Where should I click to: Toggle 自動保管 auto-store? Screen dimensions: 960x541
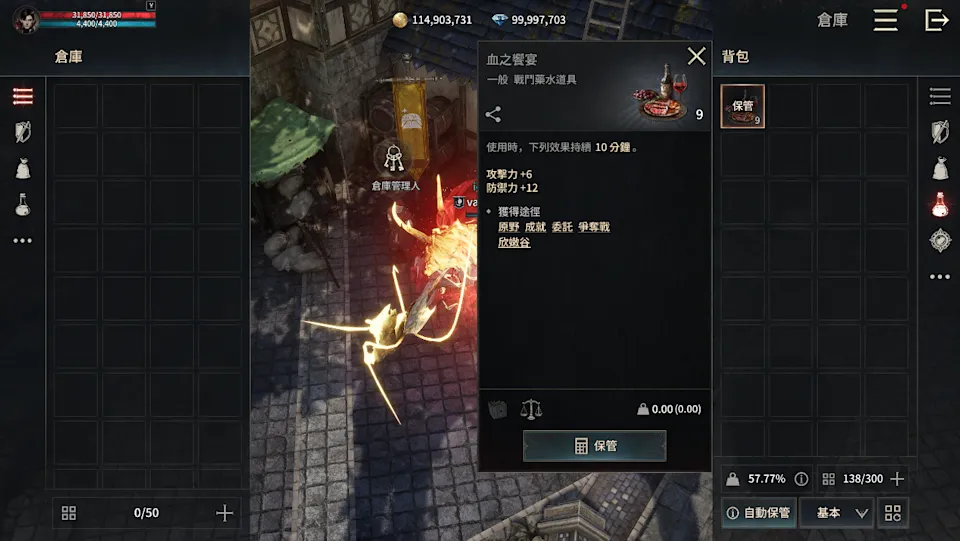click(x=758, y=513)
